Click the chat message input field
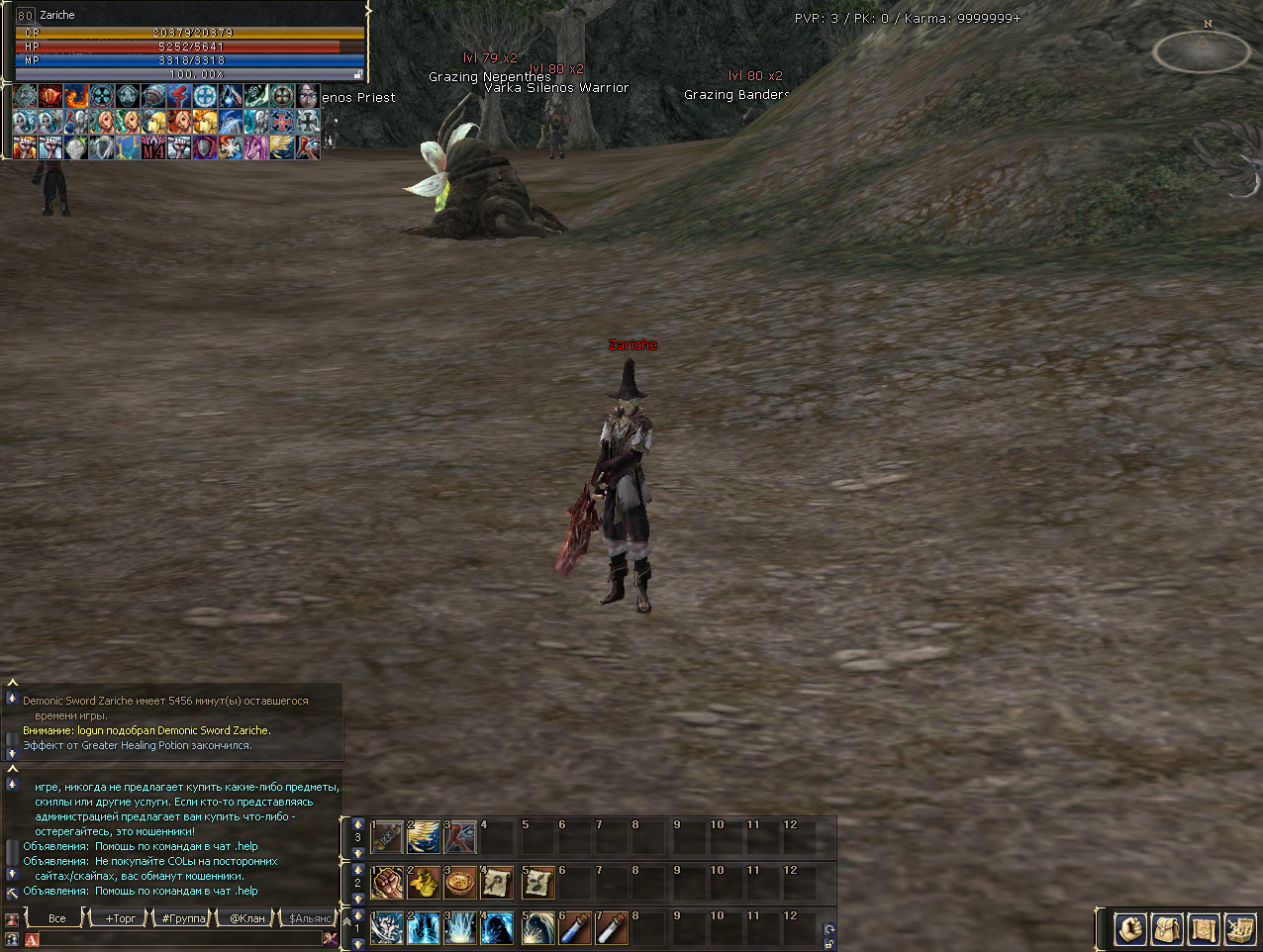This screenshot has height=952, width=1263. pos(178,938)
